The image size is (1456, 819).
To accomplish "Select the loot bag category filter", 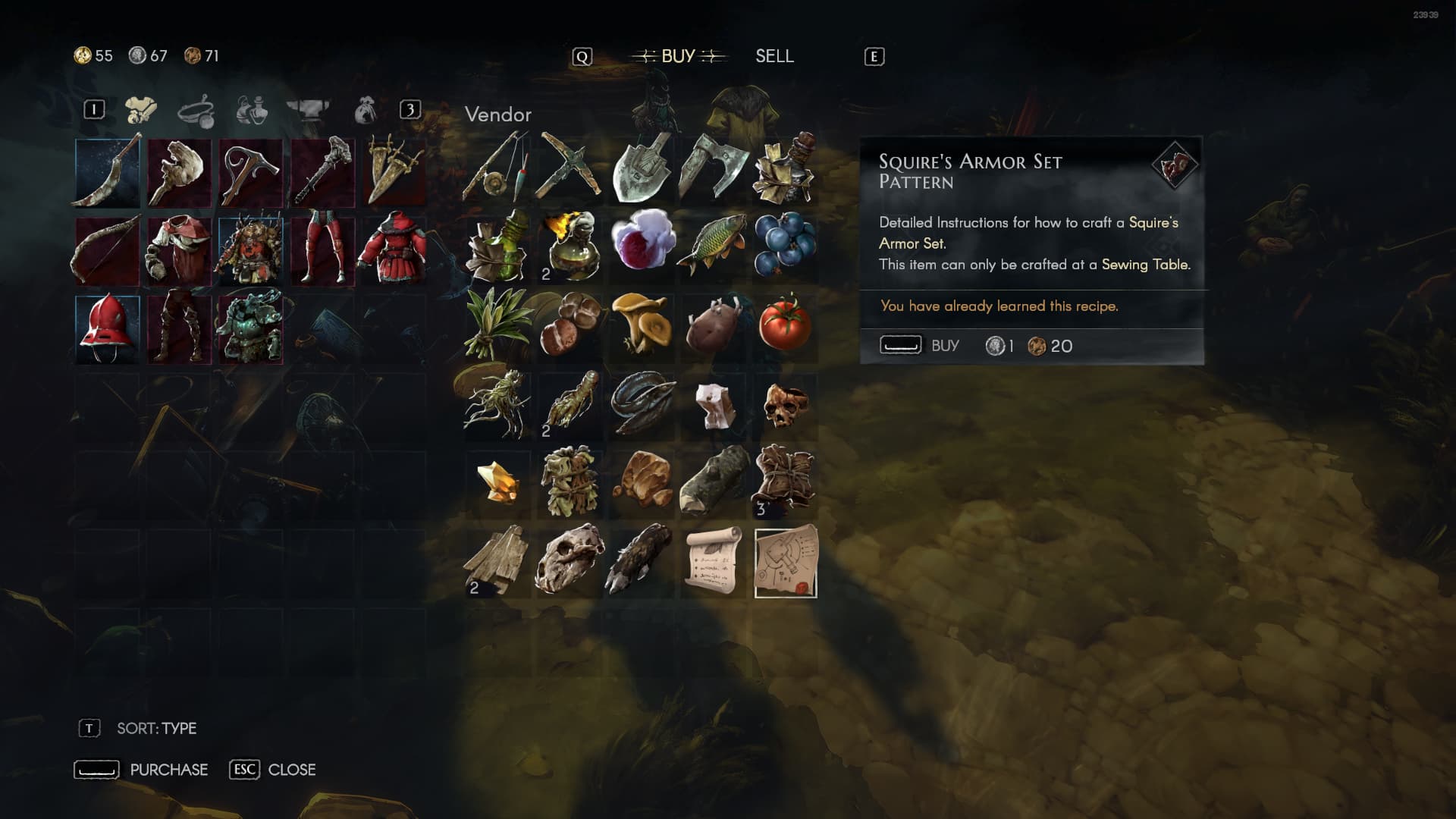I will pos(366,111).
